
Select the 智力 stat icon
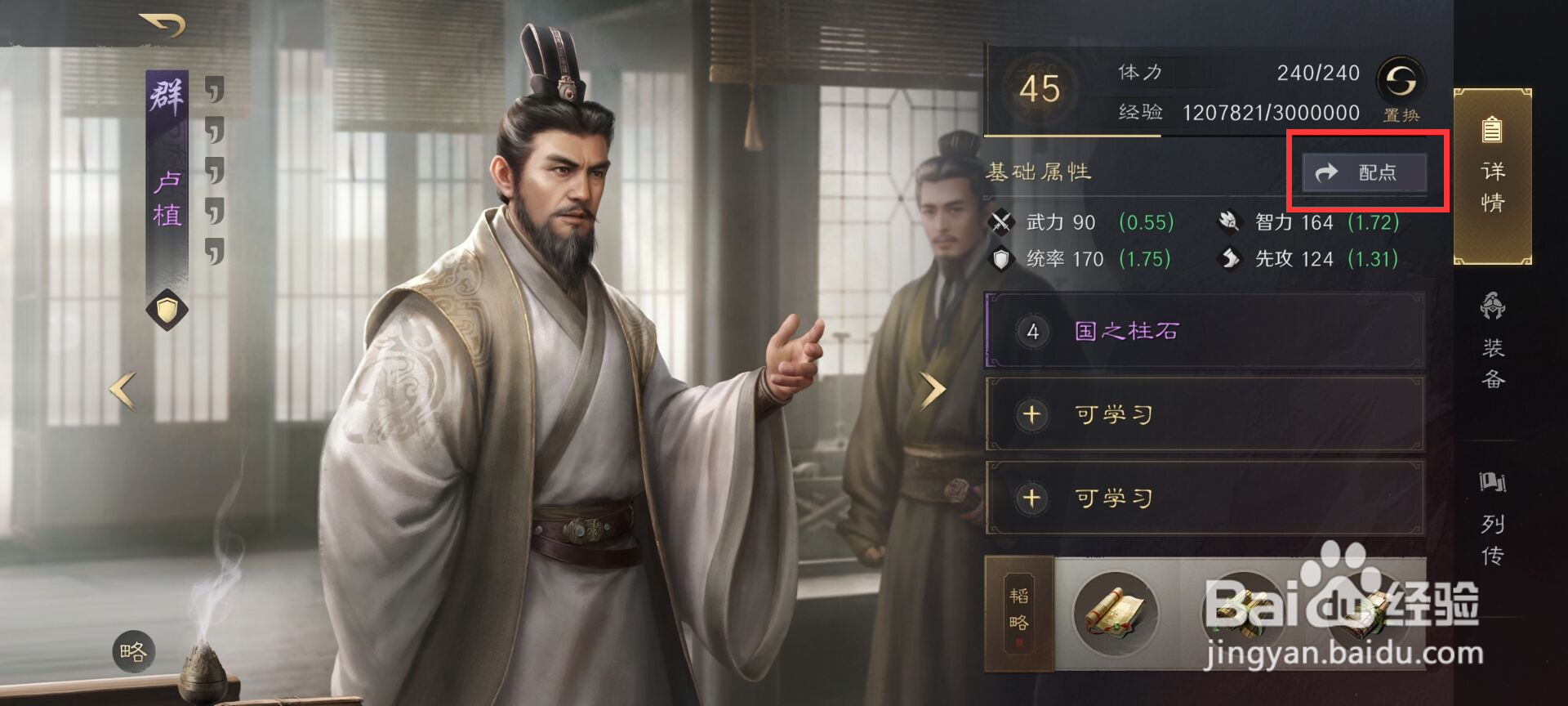coord(1232,221)
